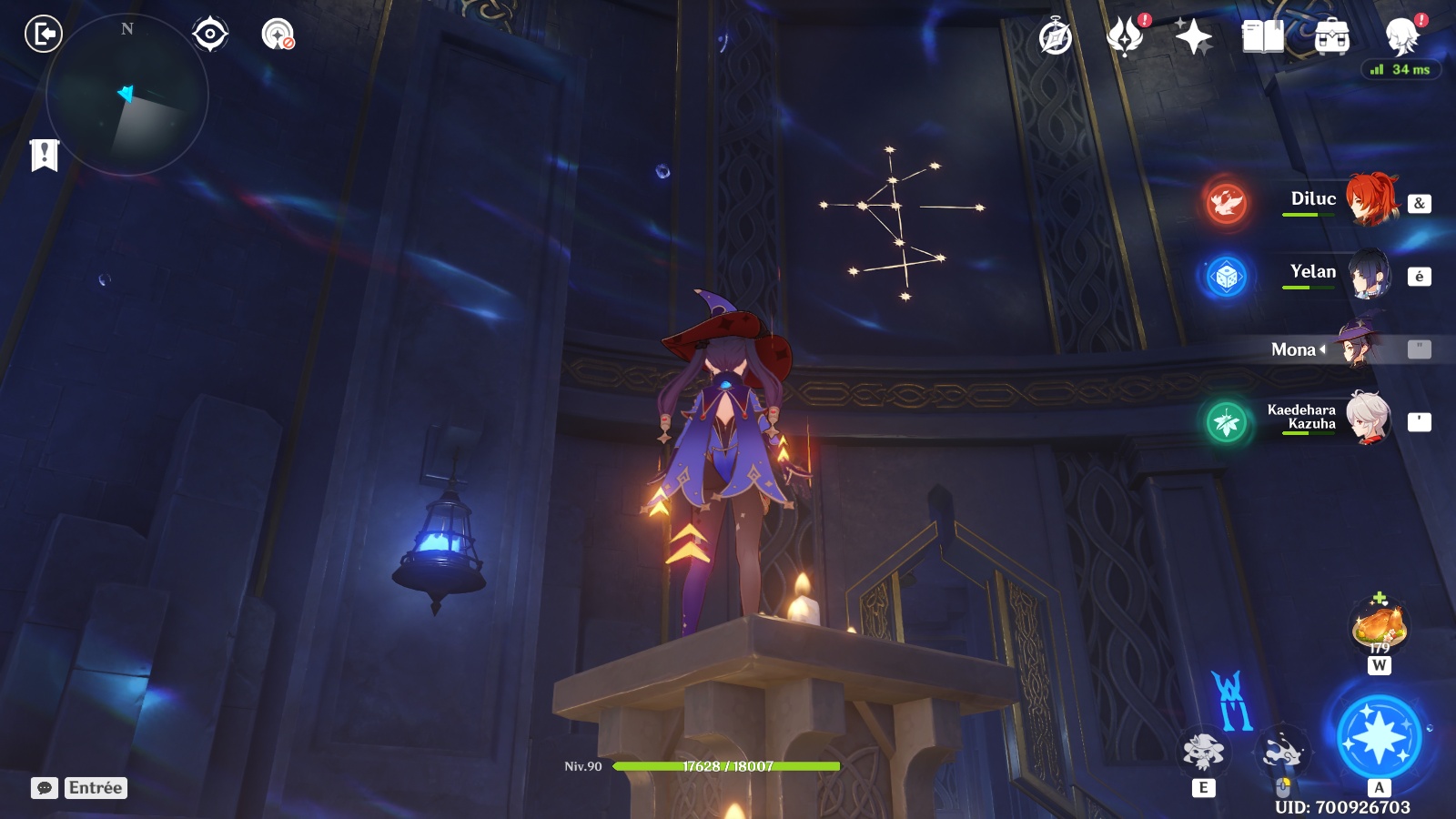This screenshot has height=819, width=1456.
Task: Open the compass events icon
Action: point(1056,37)
